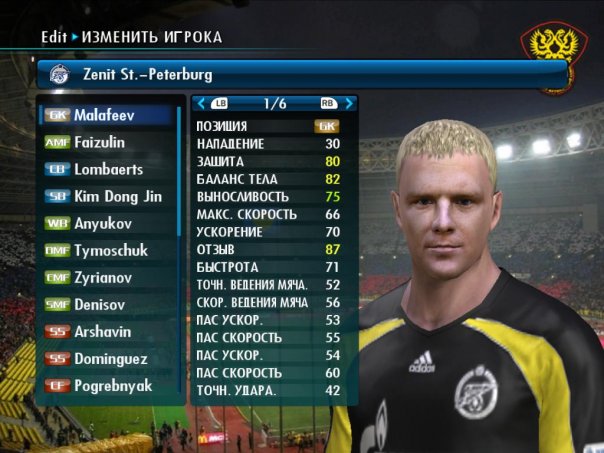Screen dimensions: 604x453
Task: Select Malafeev in the player list
Action: tap(108, 115)
